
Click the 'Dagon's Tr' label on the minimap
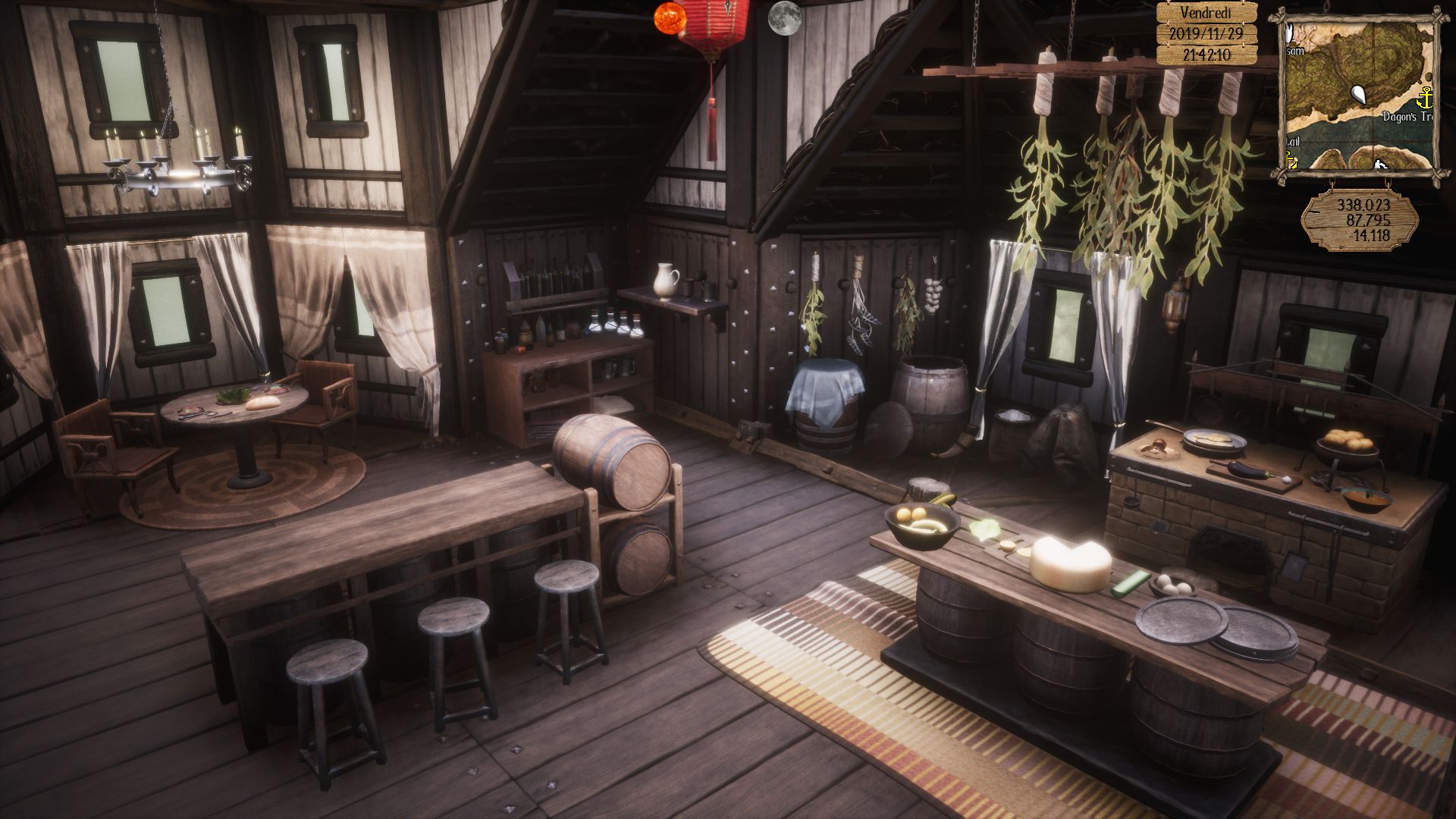pyautogui.click(x=1407, y=115)
